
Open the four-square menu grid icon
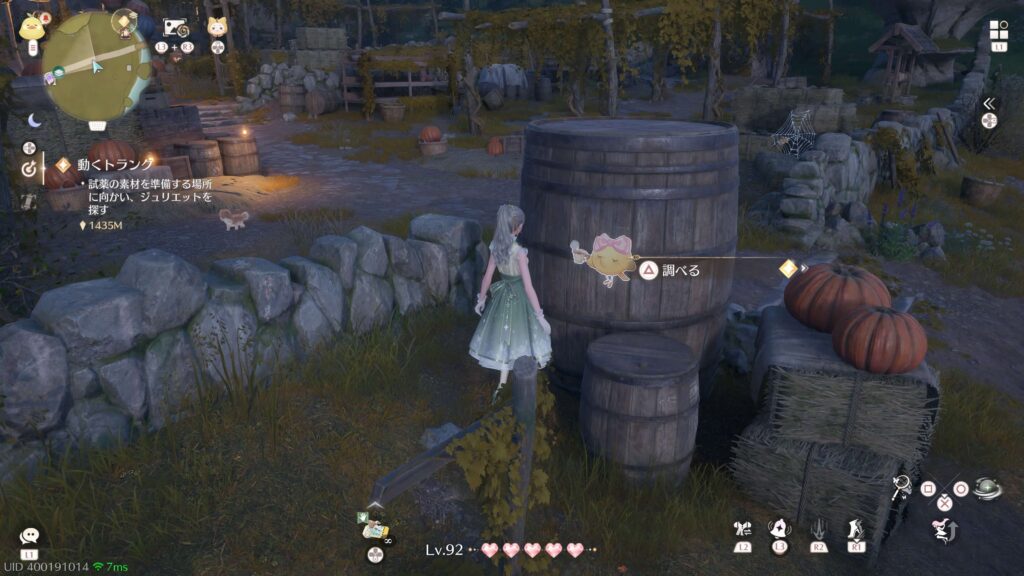998,30
